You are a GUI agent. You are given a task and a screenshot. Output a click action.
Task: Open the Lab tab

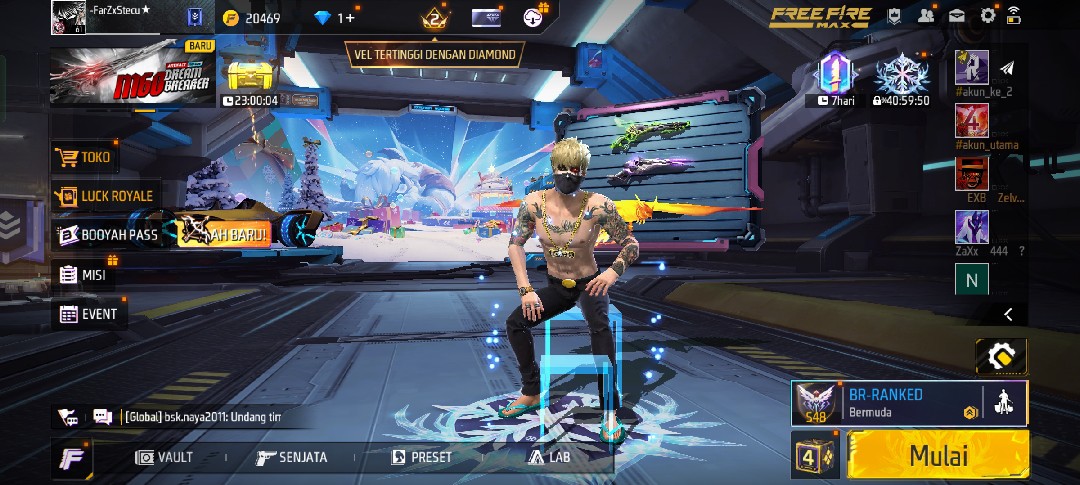[x=550, y=457]
